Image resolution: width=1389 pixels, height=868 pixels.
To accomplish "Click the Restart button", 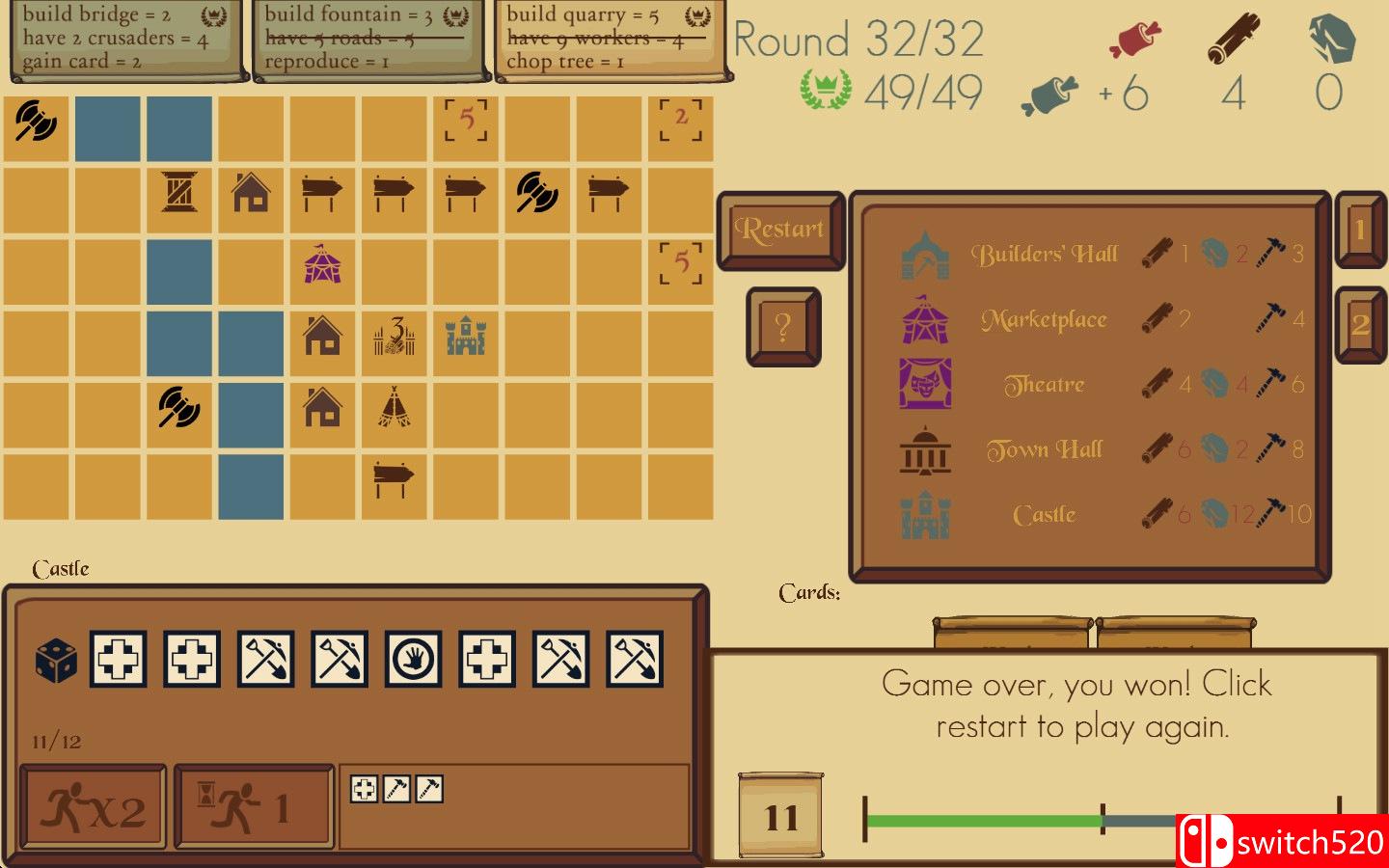I will click(780, 230).
